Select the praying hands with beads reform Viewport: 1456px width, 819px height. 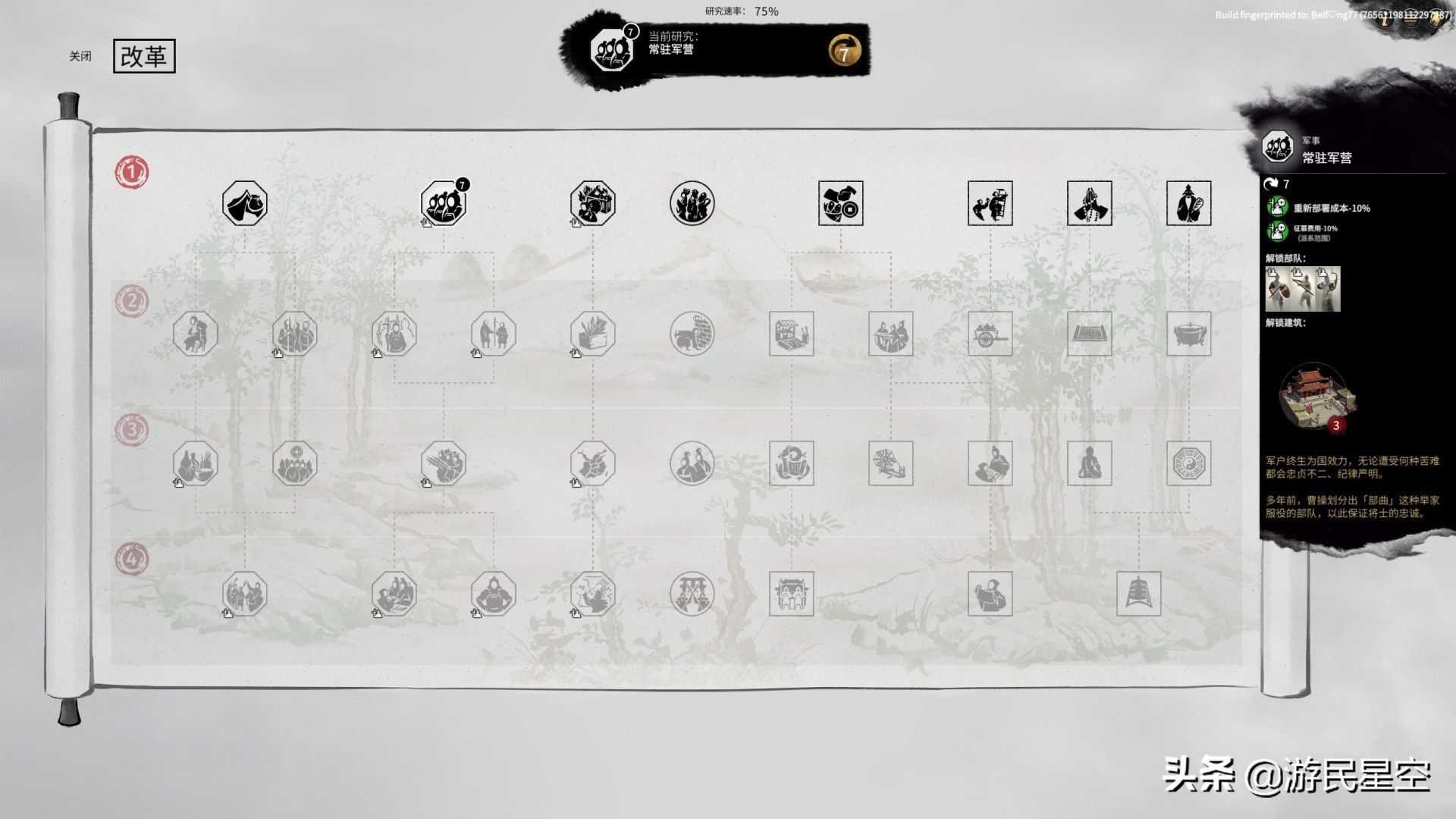(x=1089, y=203)
